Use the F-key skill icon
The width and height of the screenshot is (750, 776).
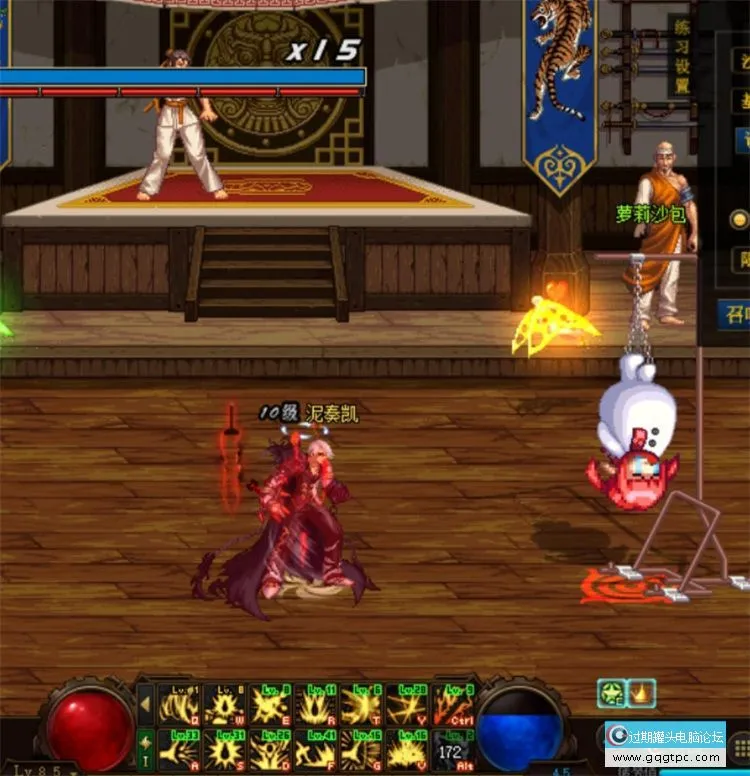tap(316, 749)
